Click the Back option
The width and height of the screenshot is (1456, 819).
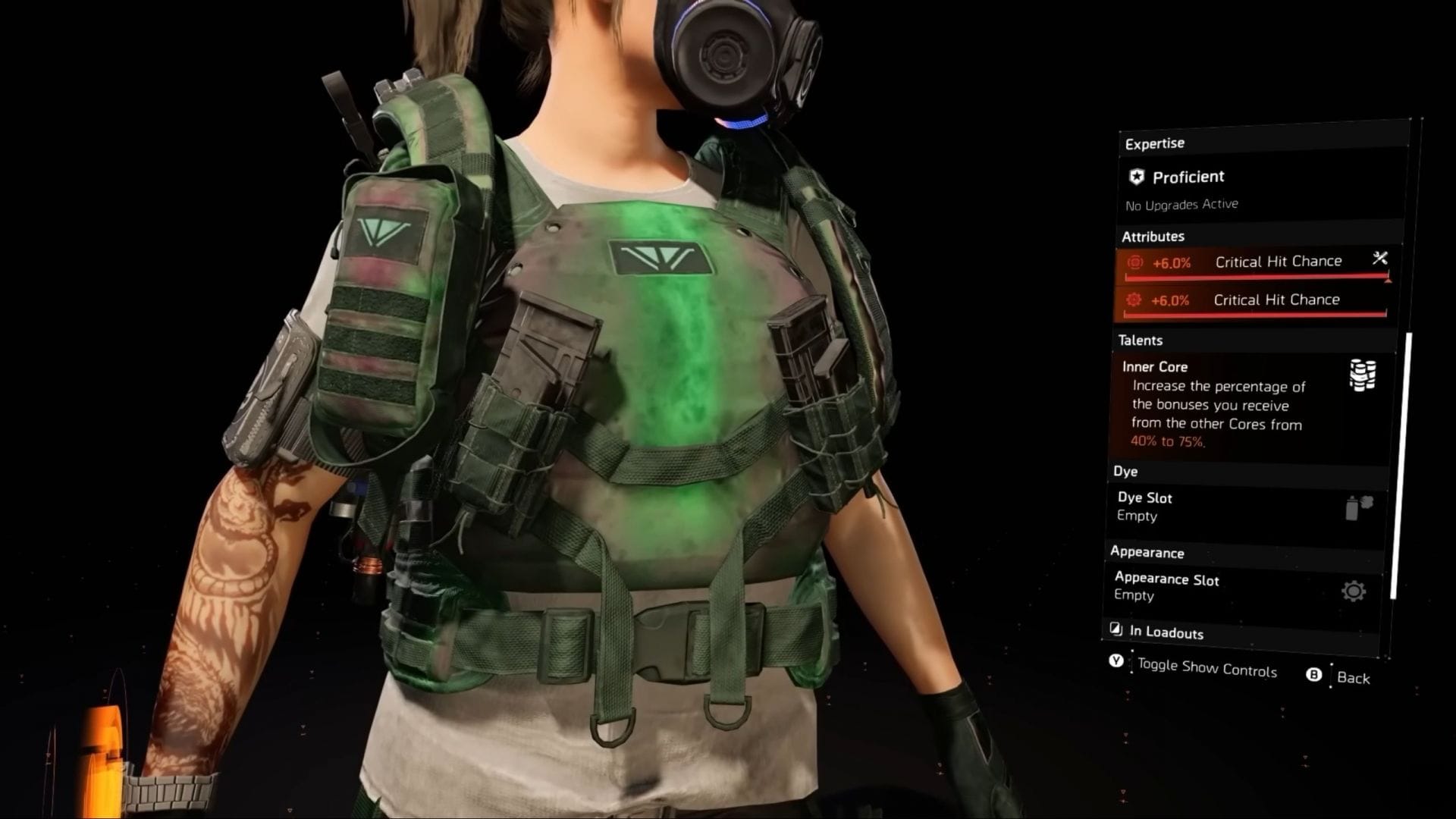pos(1354,679)
